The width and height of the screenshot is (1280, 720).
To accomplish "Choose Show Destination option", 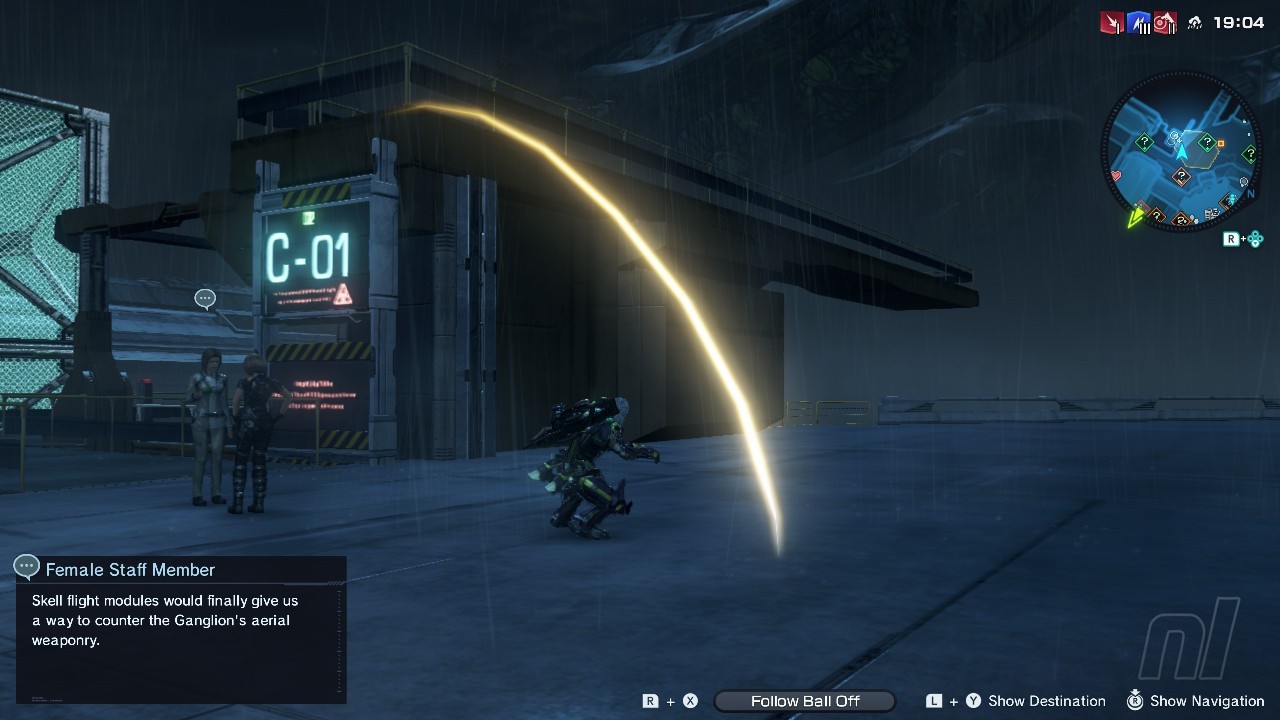I will point(1046,701).
